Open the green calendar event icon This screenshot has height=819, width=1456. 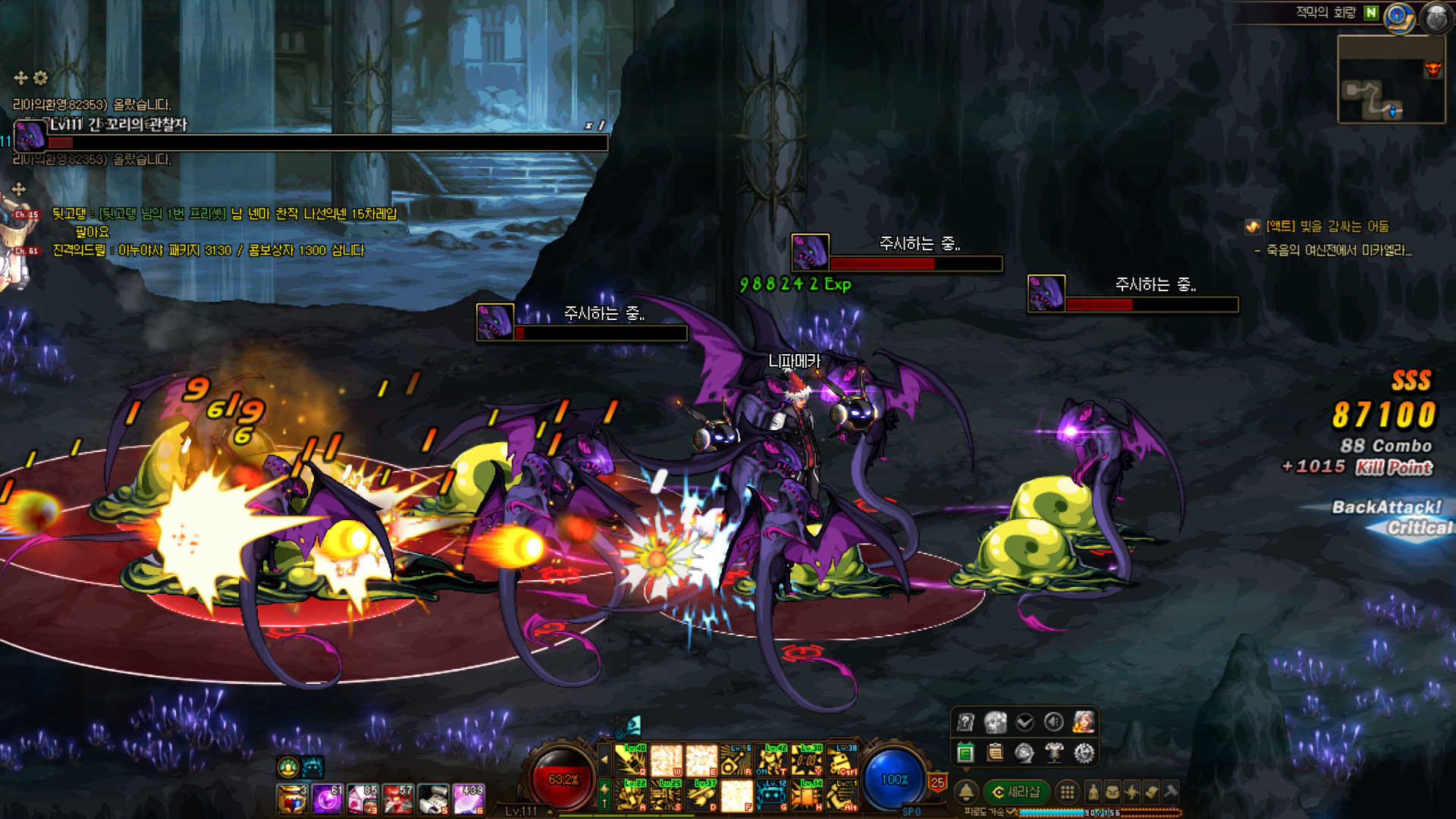click(965, 753)
